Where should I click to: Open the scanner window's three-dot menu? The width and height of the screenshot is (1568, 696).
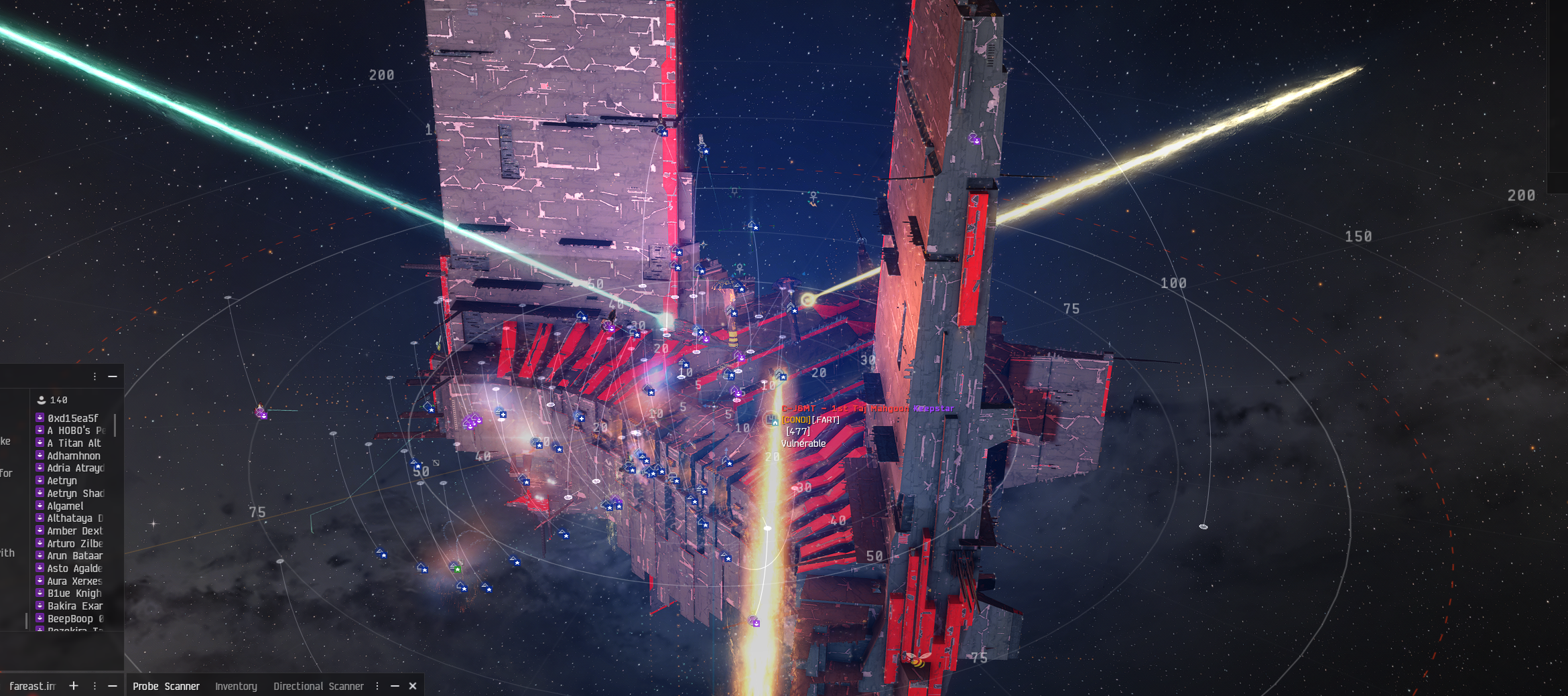(x=377, y=686)
